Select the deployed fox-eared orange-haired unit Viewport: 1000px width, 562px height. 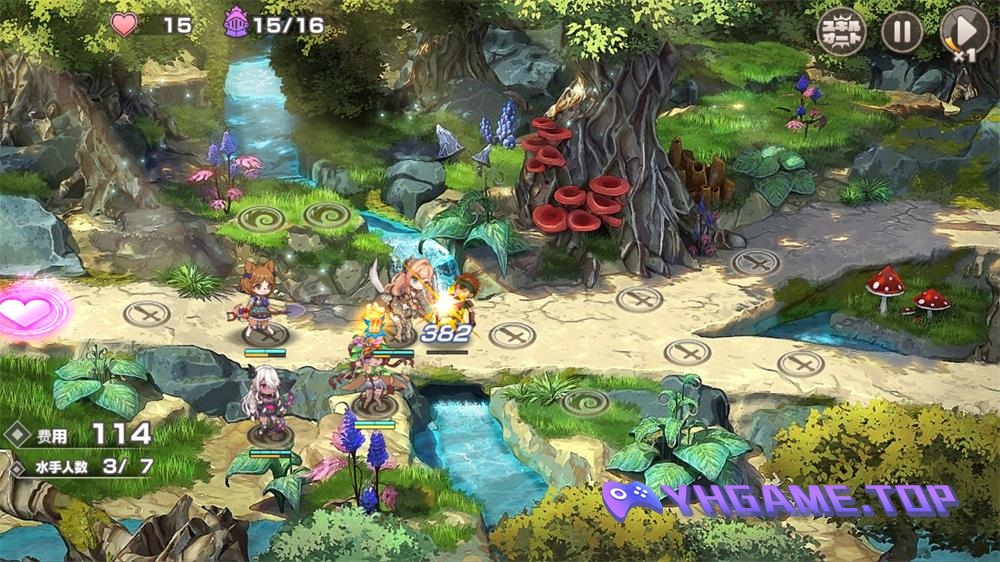pyautogui.click(x=262, y=295)
